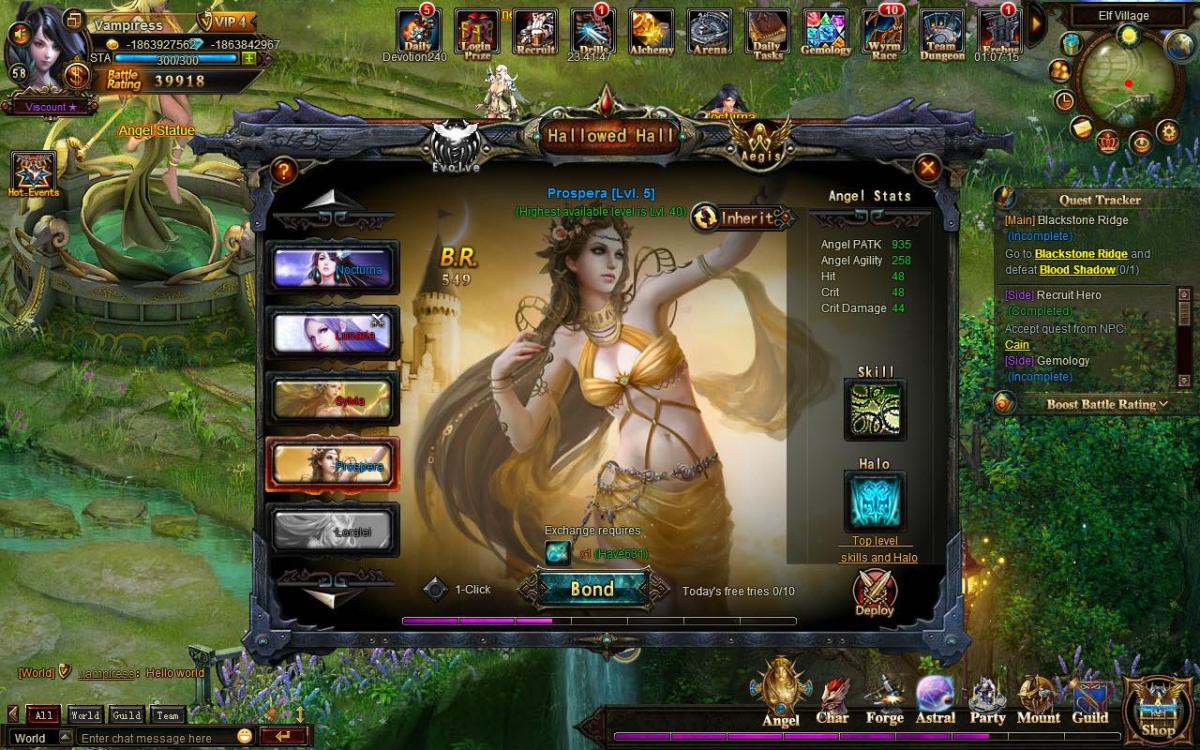Open the Inherit option

[740, 217]
